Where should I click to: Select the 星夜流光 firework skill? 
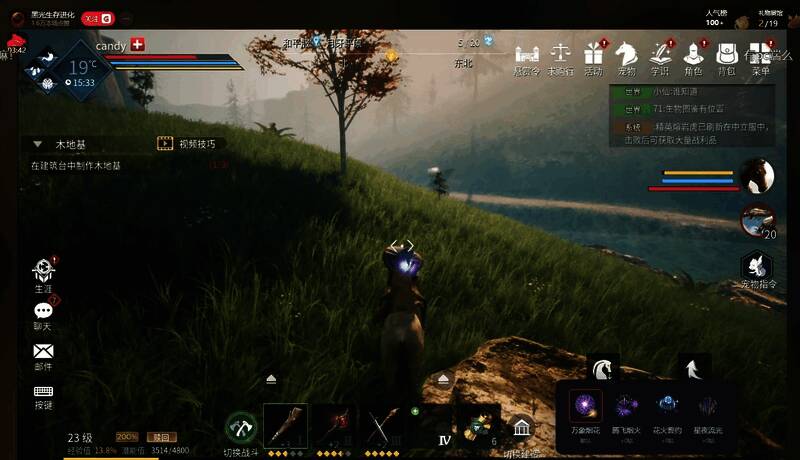[709, 405]
